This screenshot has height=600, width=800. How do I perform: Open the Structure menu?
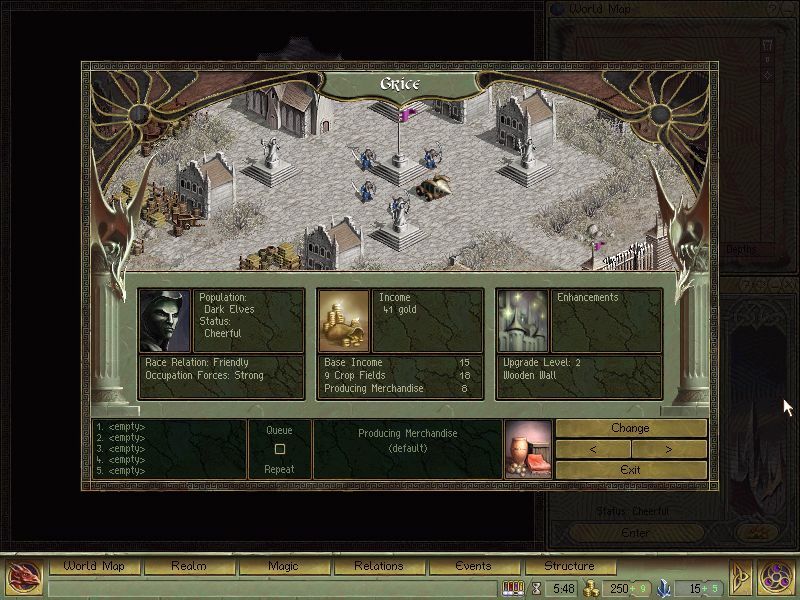(568, 566)
